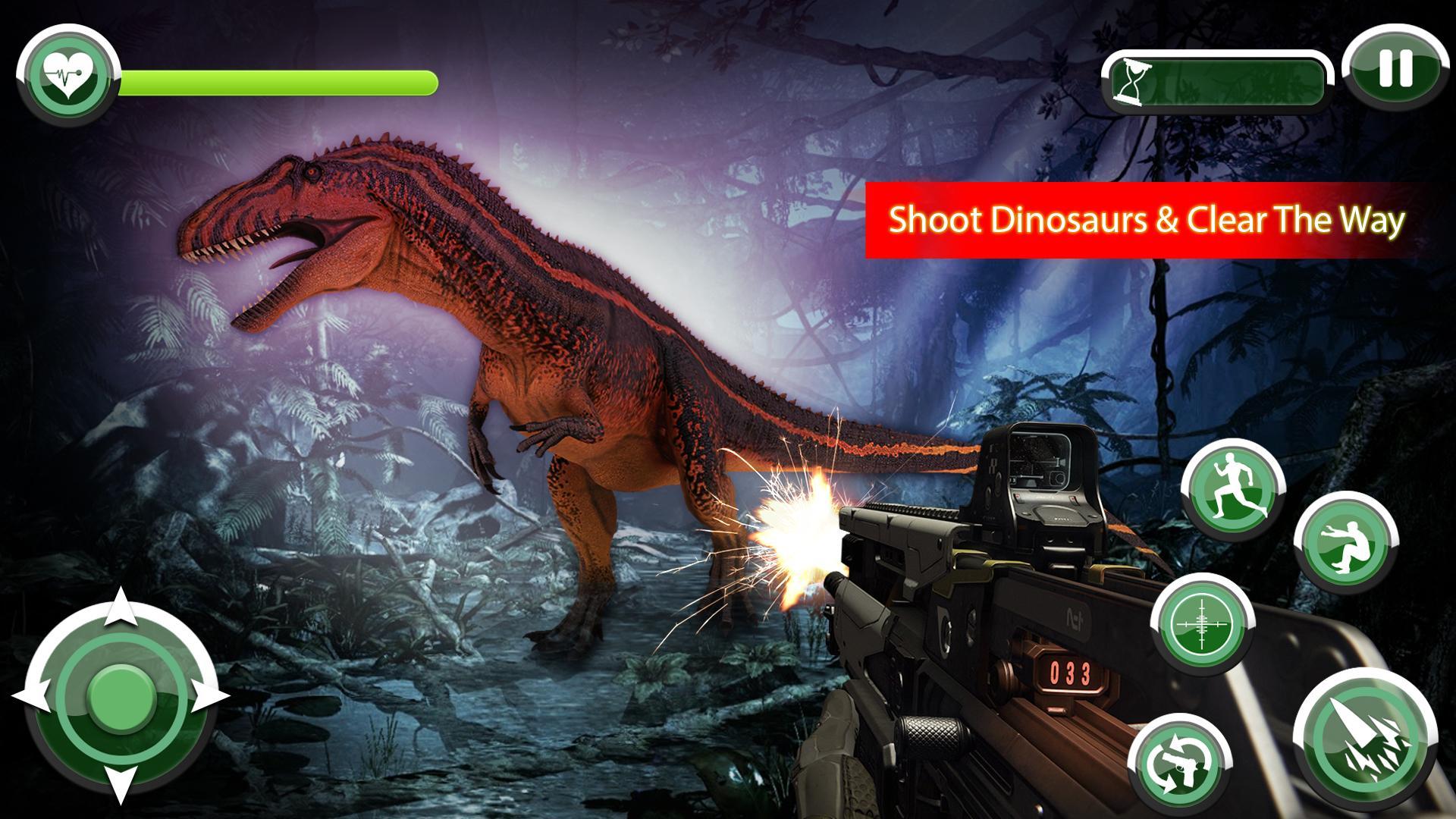Pause the game
Image resolution: width=1456 pixels, height=819 pixels.
click(x=1394, y=69)
